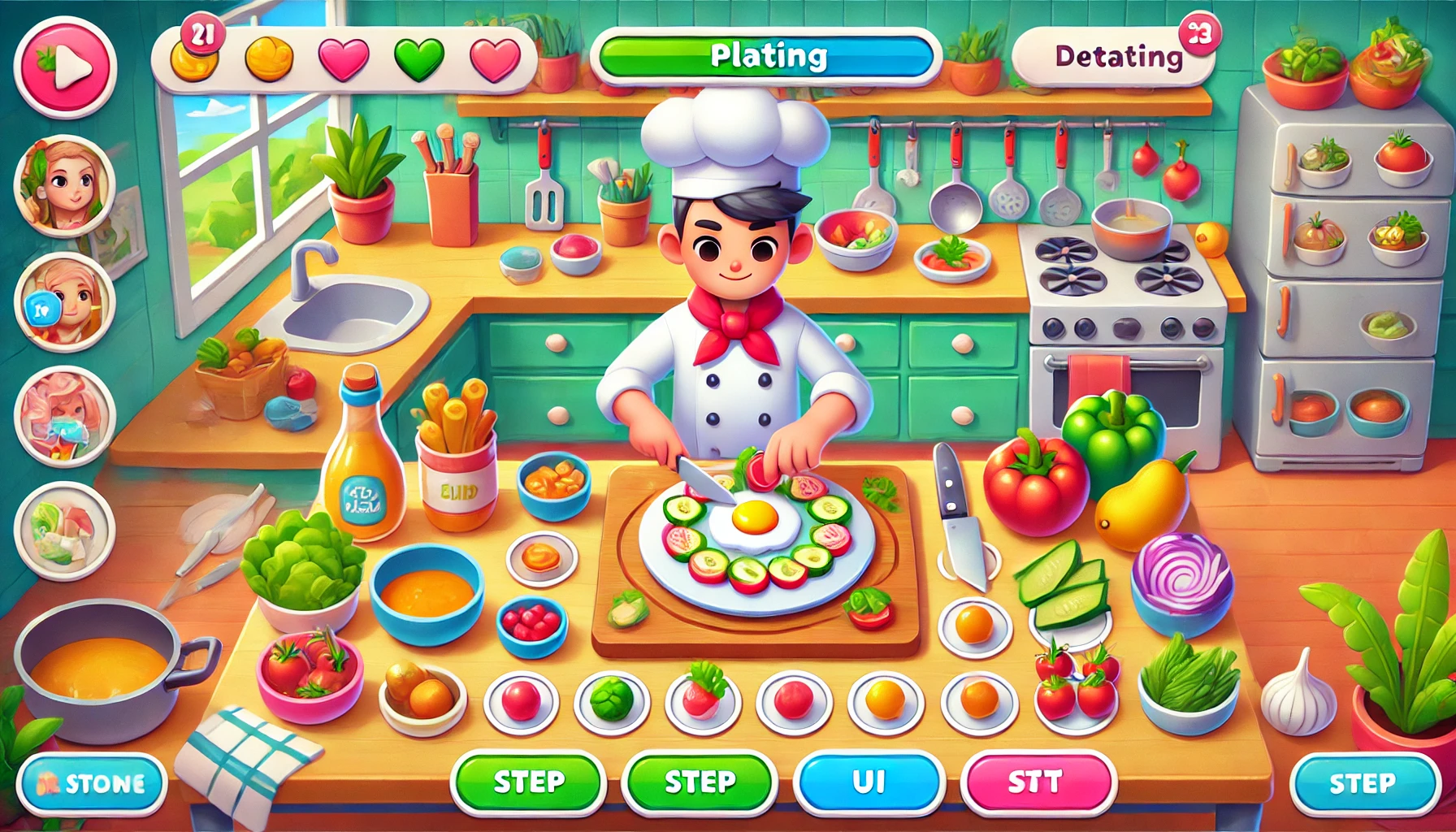Activate the pink STT button
Viewport: 1456px width, 832px height.
click(x=1038, y=782)
